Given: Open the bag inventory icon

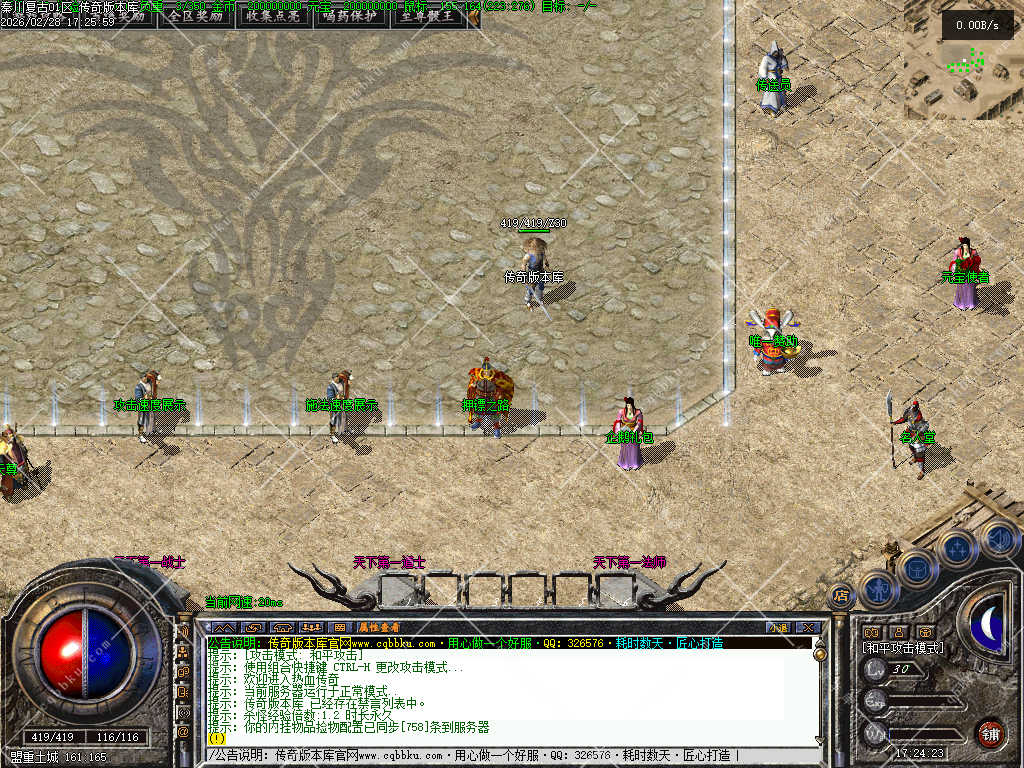Looking at the screenshot, I should [917, 569].
